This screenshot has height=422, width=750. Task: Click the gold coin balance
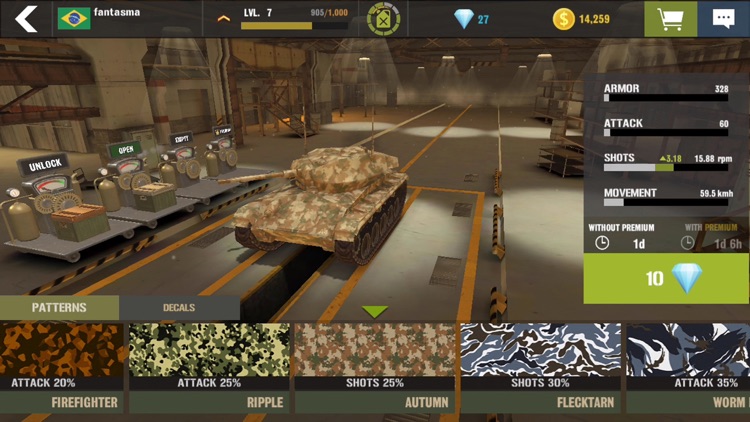[581, 19]
